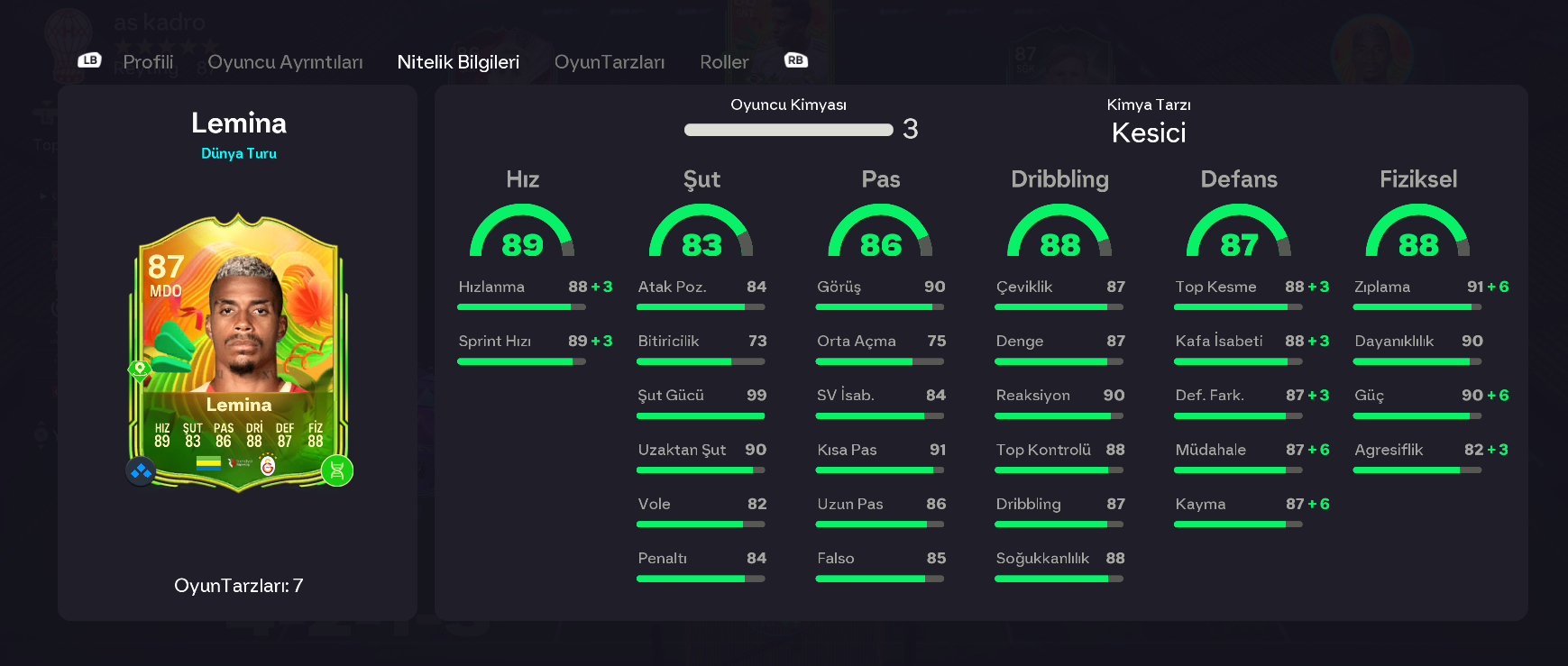Switch to the Profili tab
Viewport: 1568px width, 666px height.
pos(148,62)
